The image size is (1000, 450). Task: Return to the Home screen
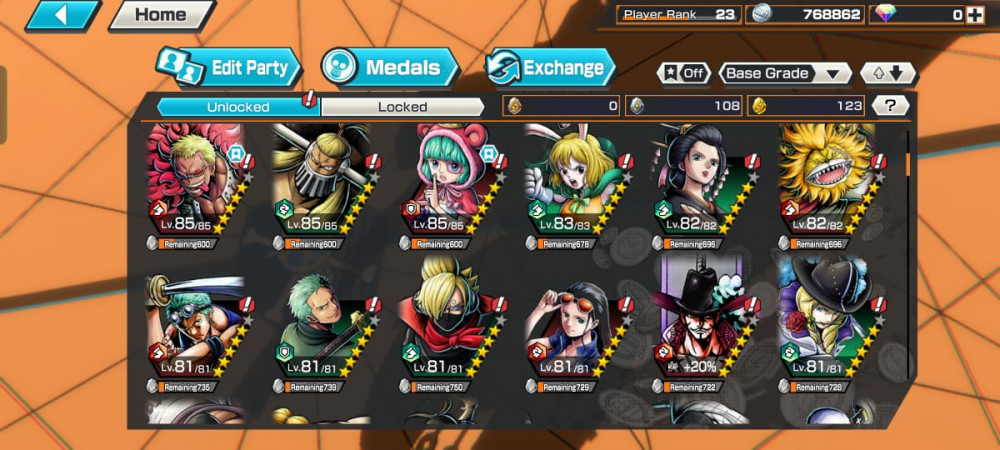160,15
